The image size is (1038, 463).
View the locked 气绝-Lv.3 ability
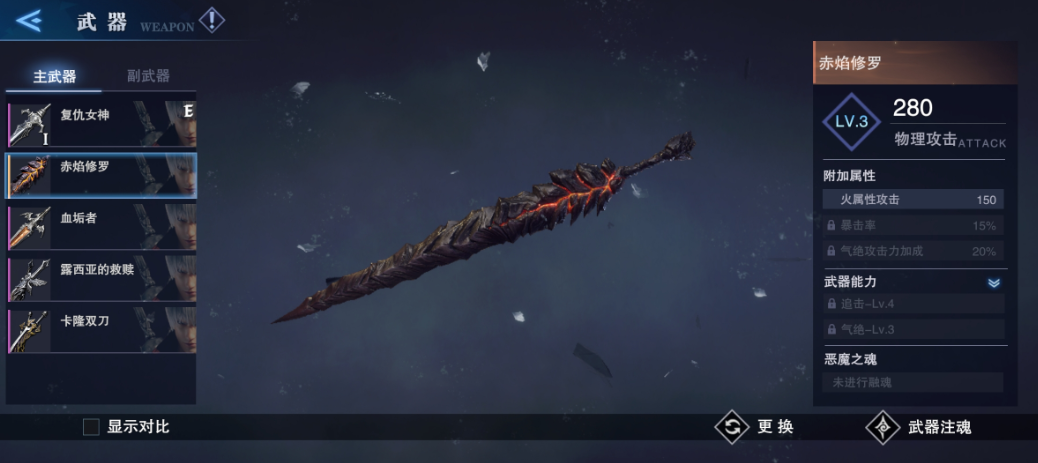pos(913,329)
